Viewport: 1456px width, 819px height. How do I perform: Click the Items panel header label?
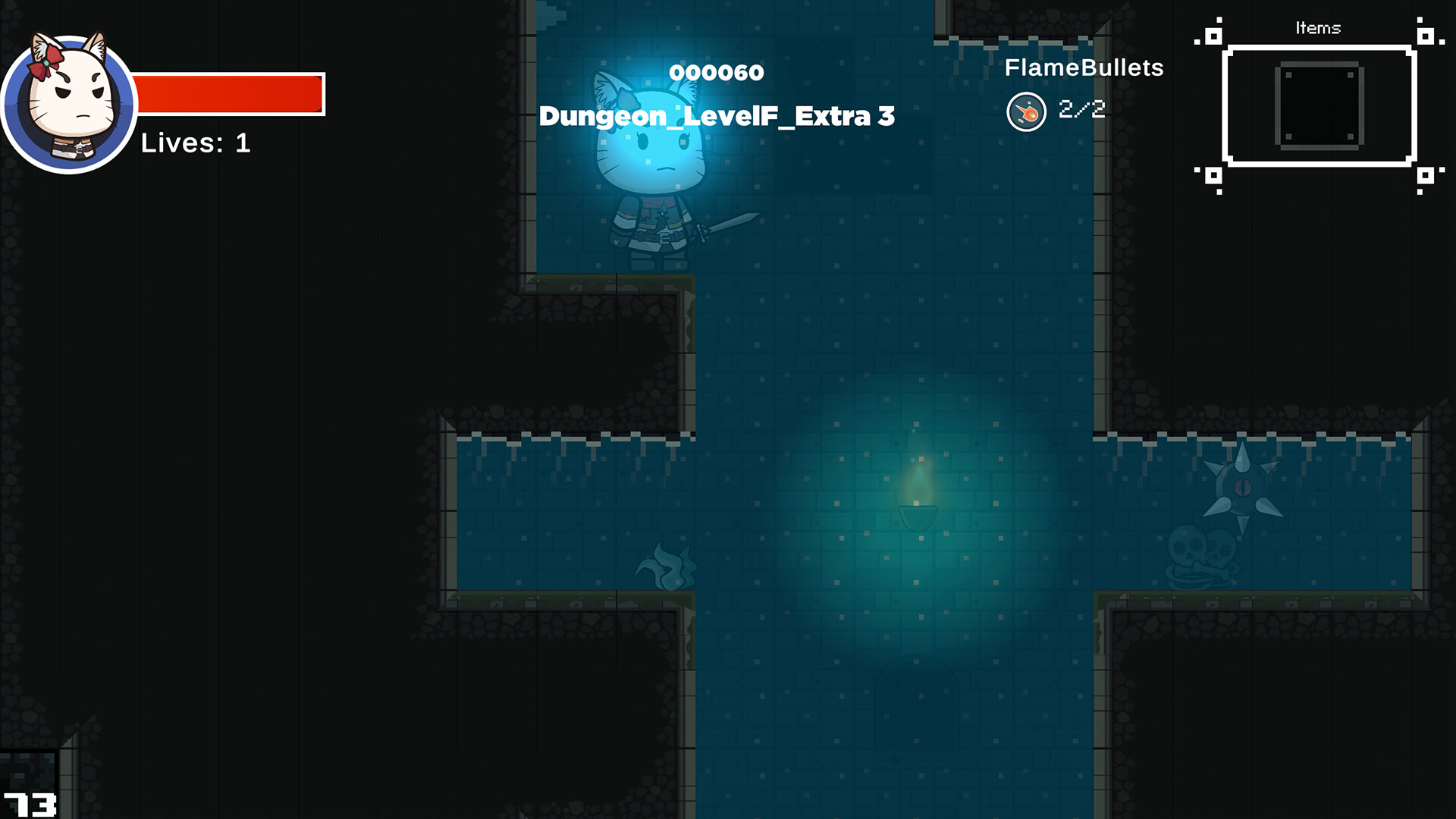click(1319, 28)
